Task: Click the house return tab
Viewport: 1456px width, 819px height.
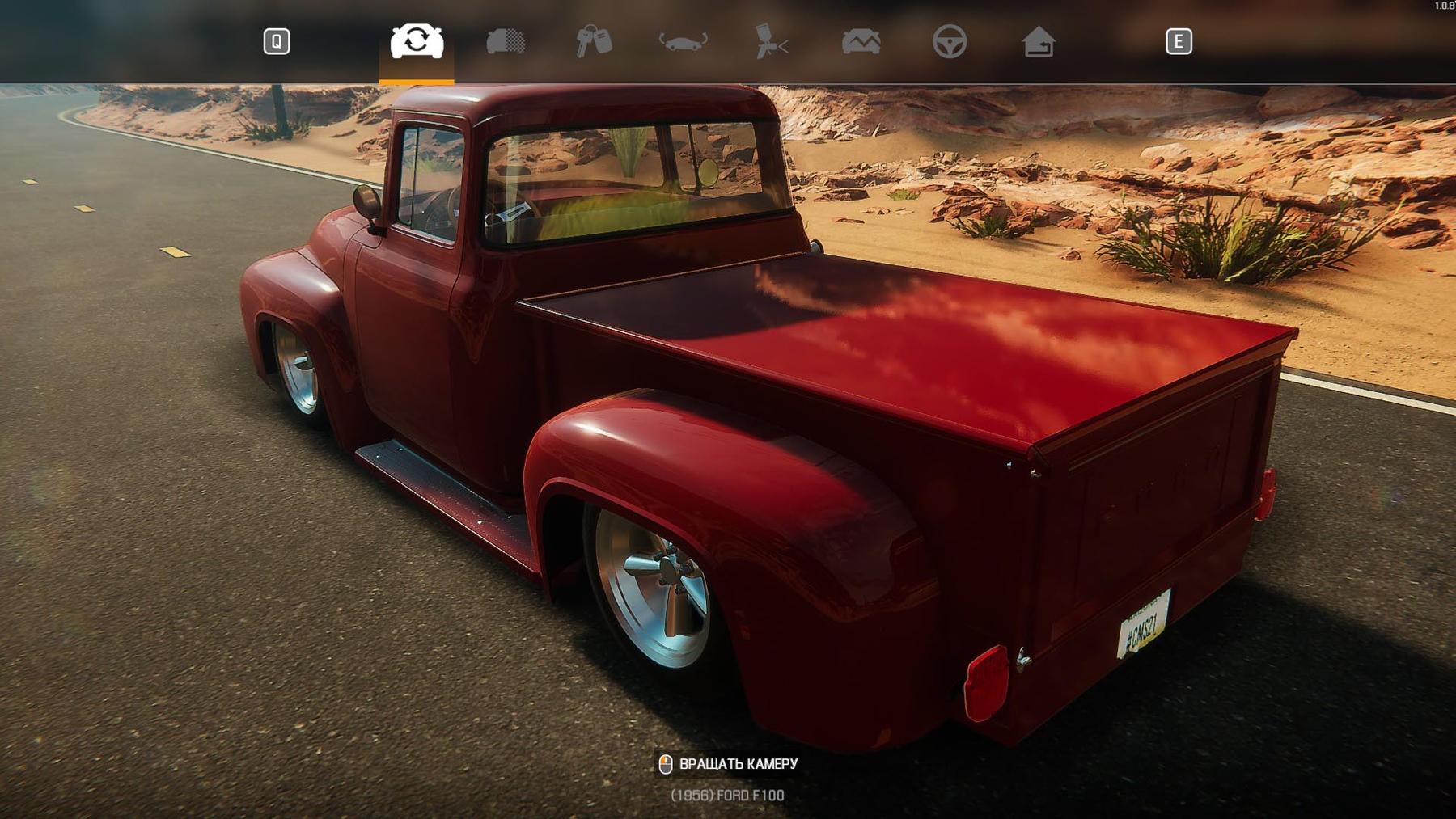Action: (1038, 41)
